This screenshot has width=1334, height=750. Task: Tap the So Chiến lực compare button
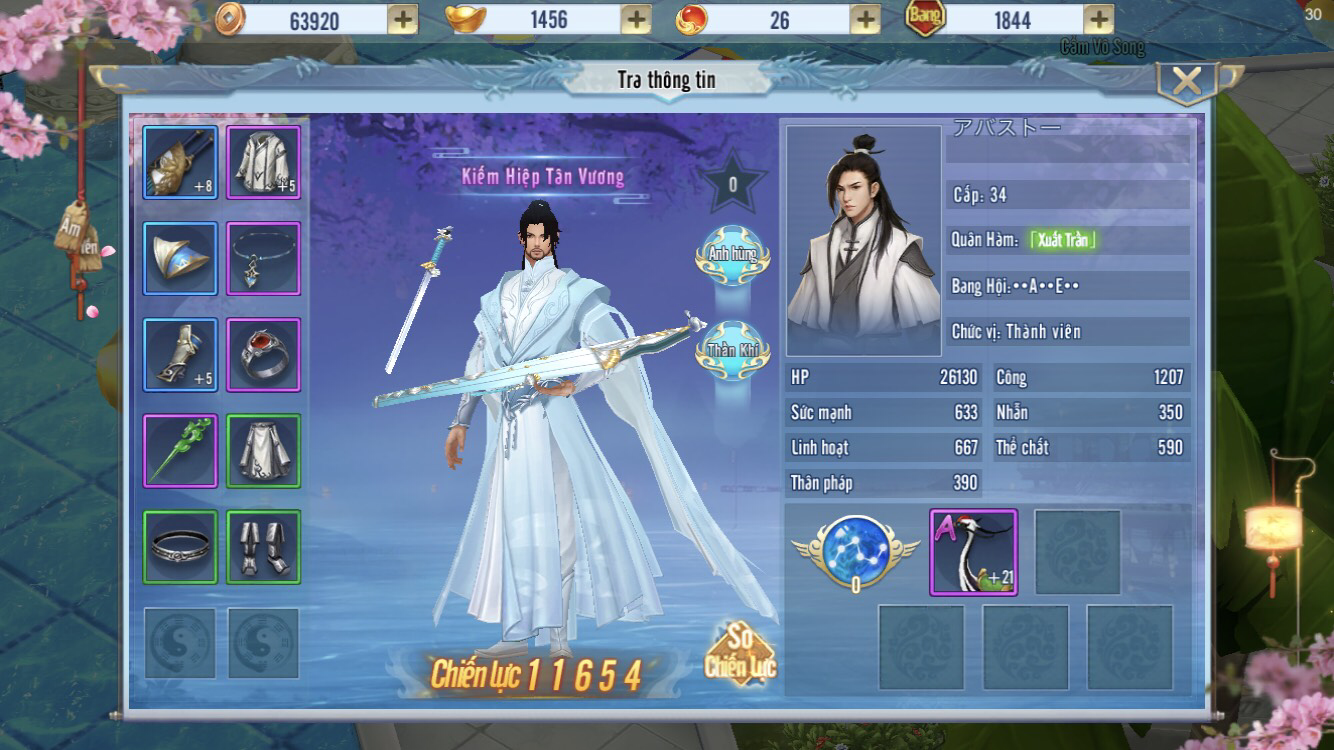coord(740,655)
